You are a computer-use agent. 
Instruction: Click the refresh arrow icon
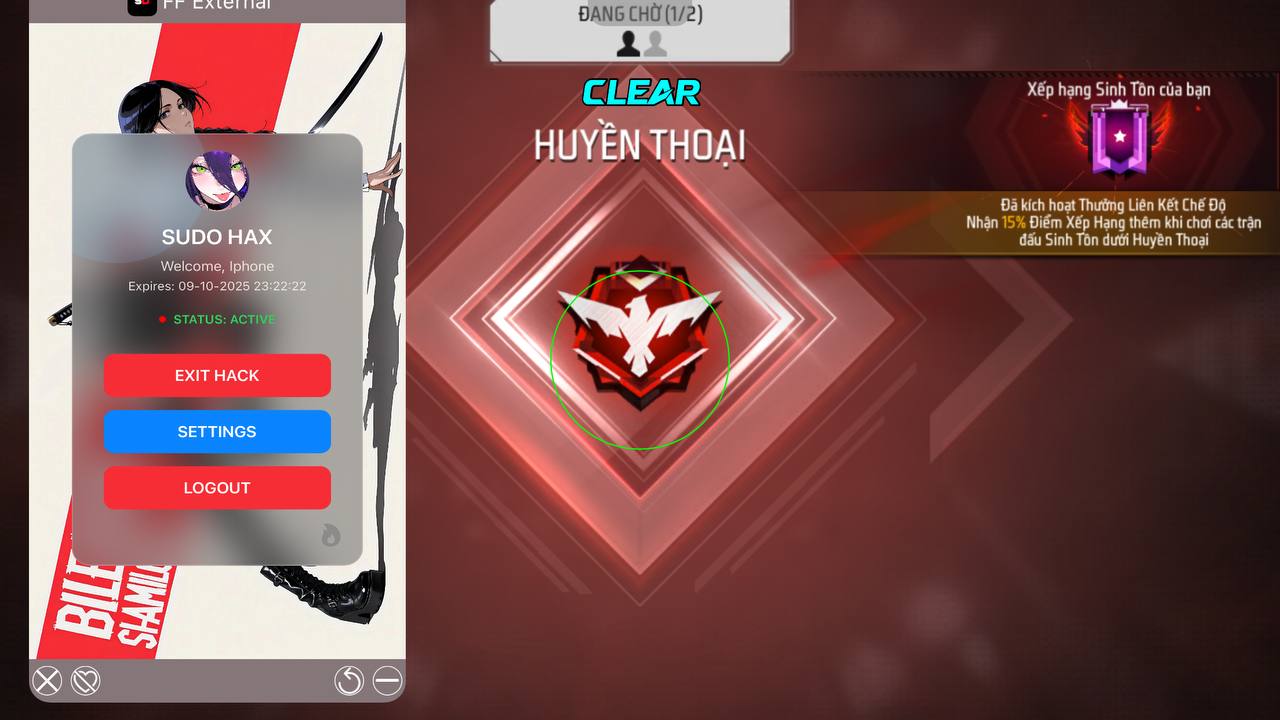point(348,681)
